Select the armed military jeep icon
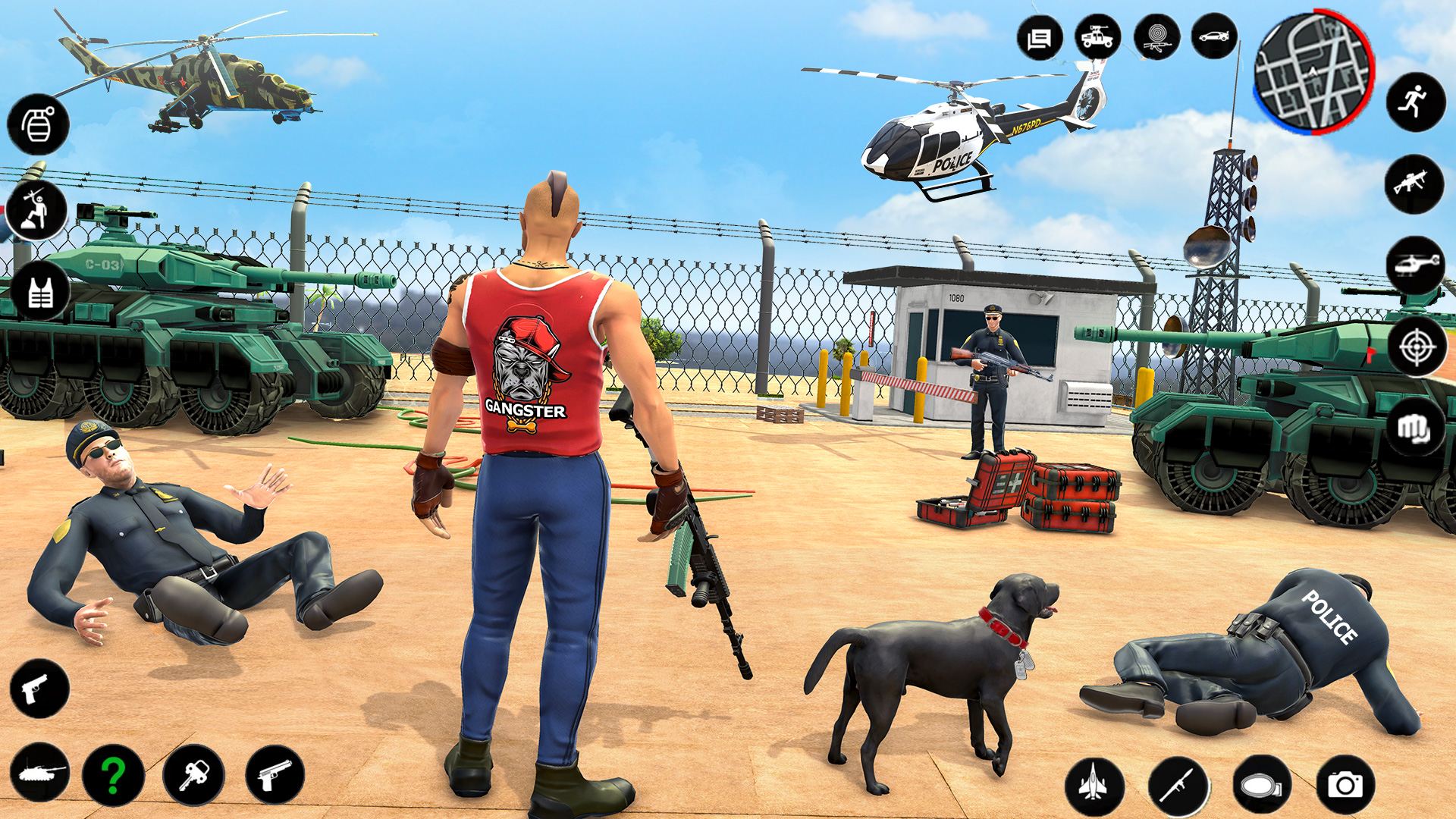 (x=1098, y=36)
